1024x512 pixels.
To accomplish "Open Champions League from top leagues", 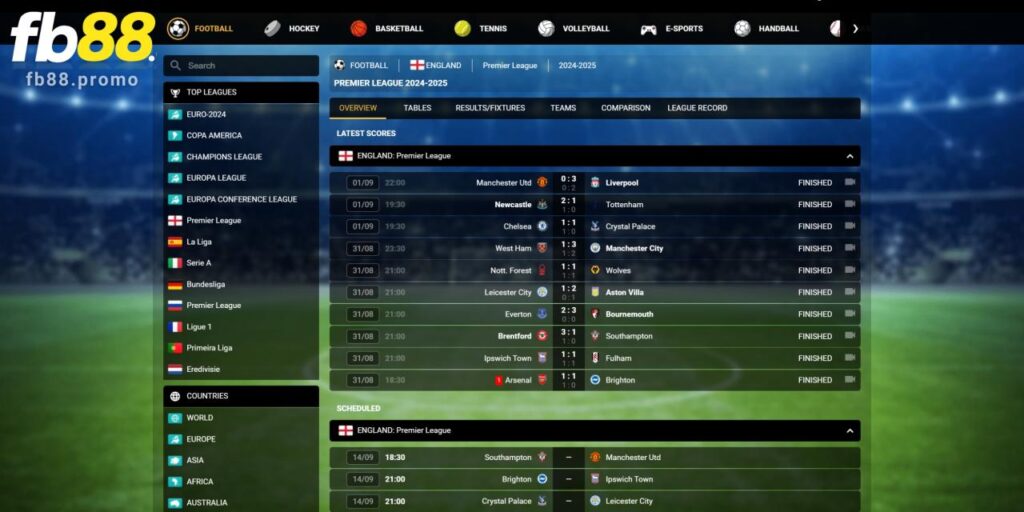I will coord(224,157).
